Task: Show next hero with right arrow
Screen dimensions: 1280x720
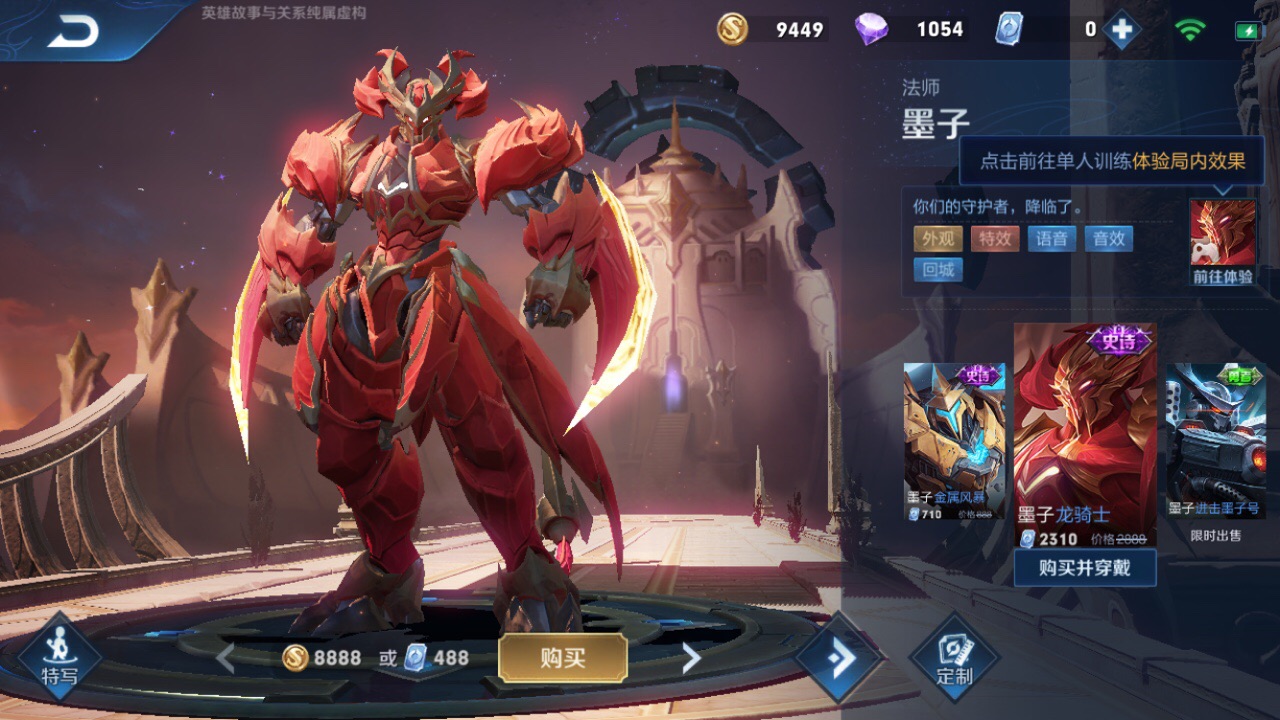Action: [691, 657]
